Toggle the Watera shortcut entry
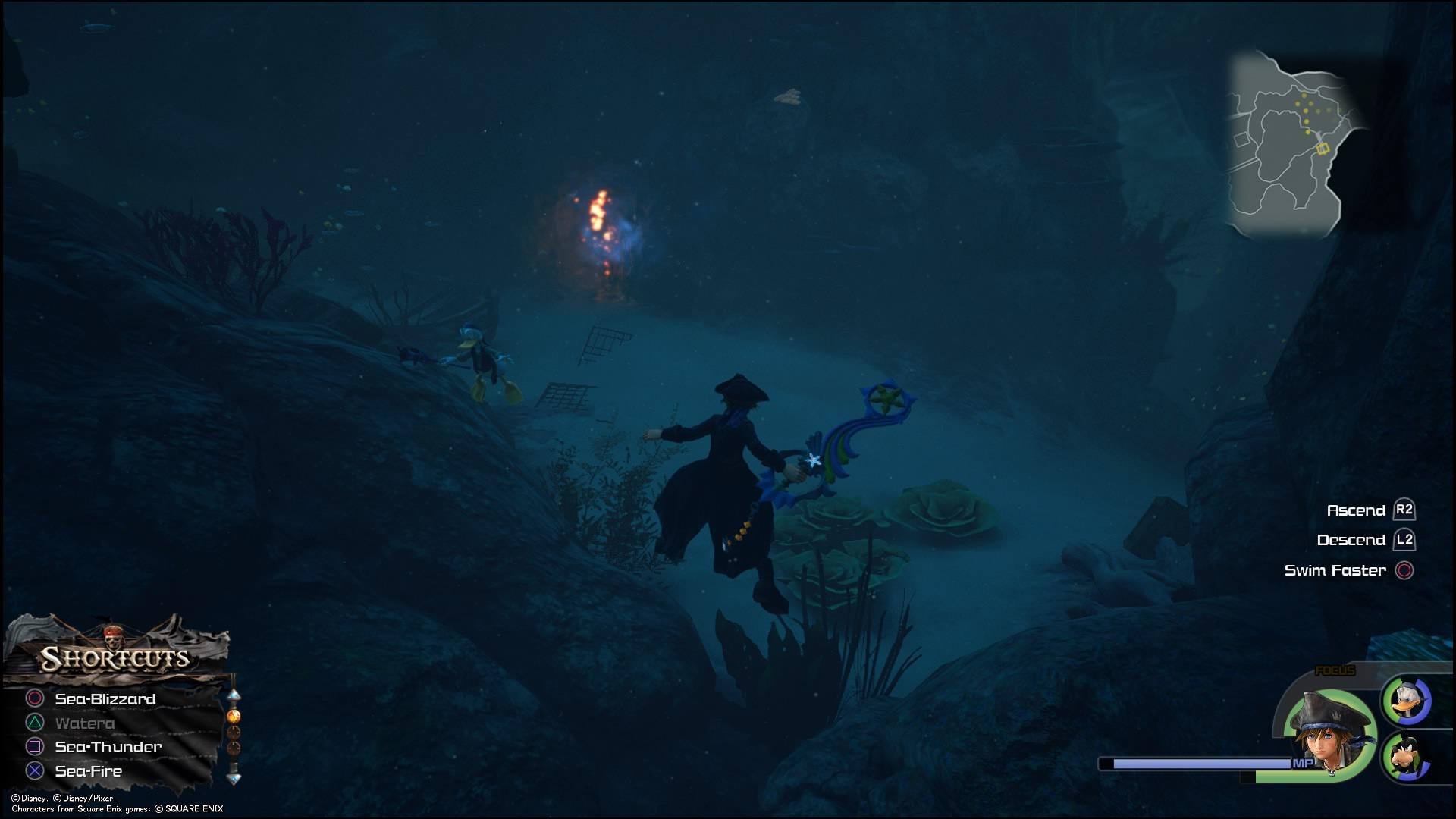This screenshot has width=1456, height=819. [x=85, y=723]
